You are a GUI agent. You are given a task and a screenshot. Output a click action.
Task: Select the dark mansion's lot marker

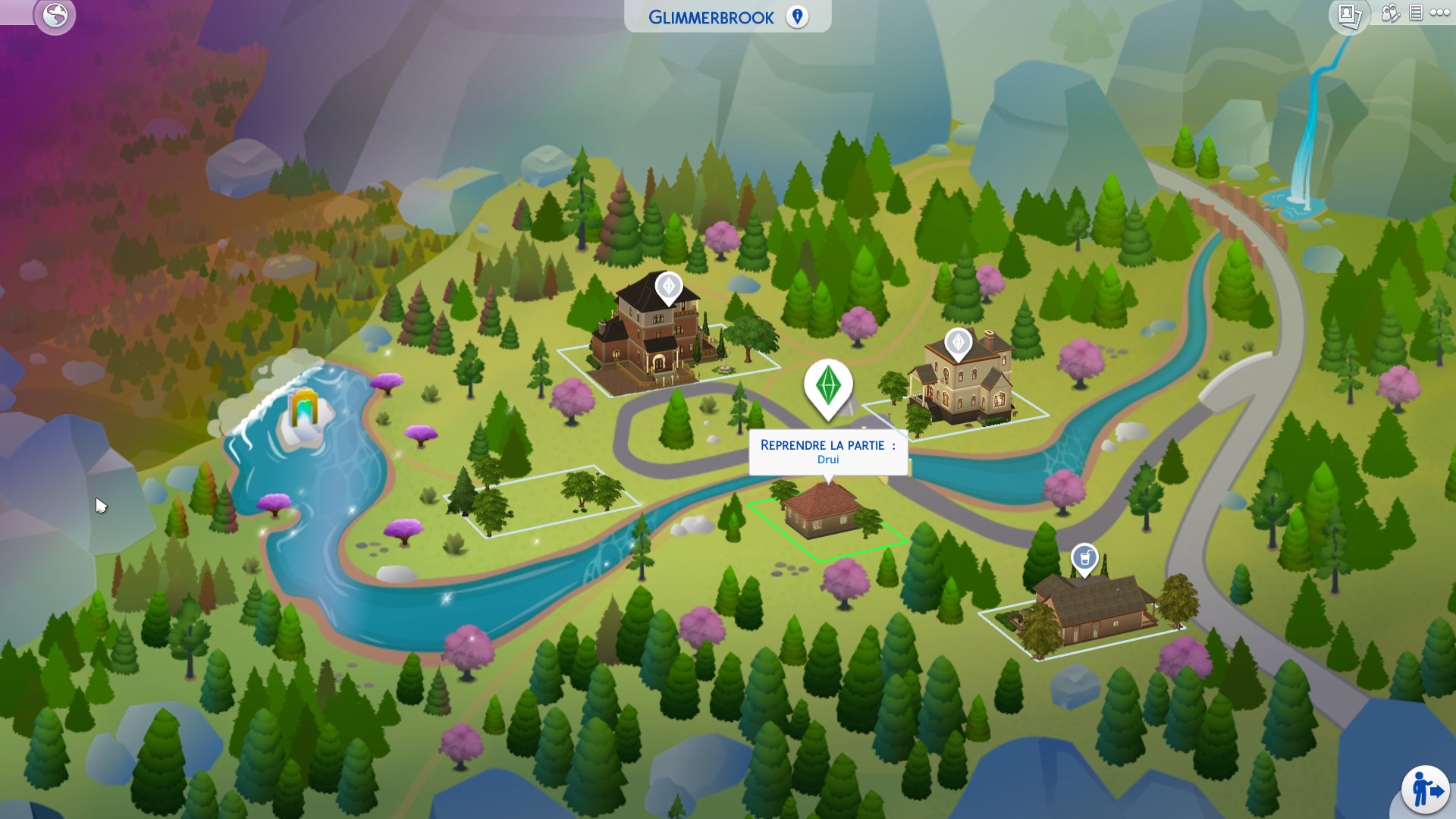pyautogui.click(x=669, y=287)
